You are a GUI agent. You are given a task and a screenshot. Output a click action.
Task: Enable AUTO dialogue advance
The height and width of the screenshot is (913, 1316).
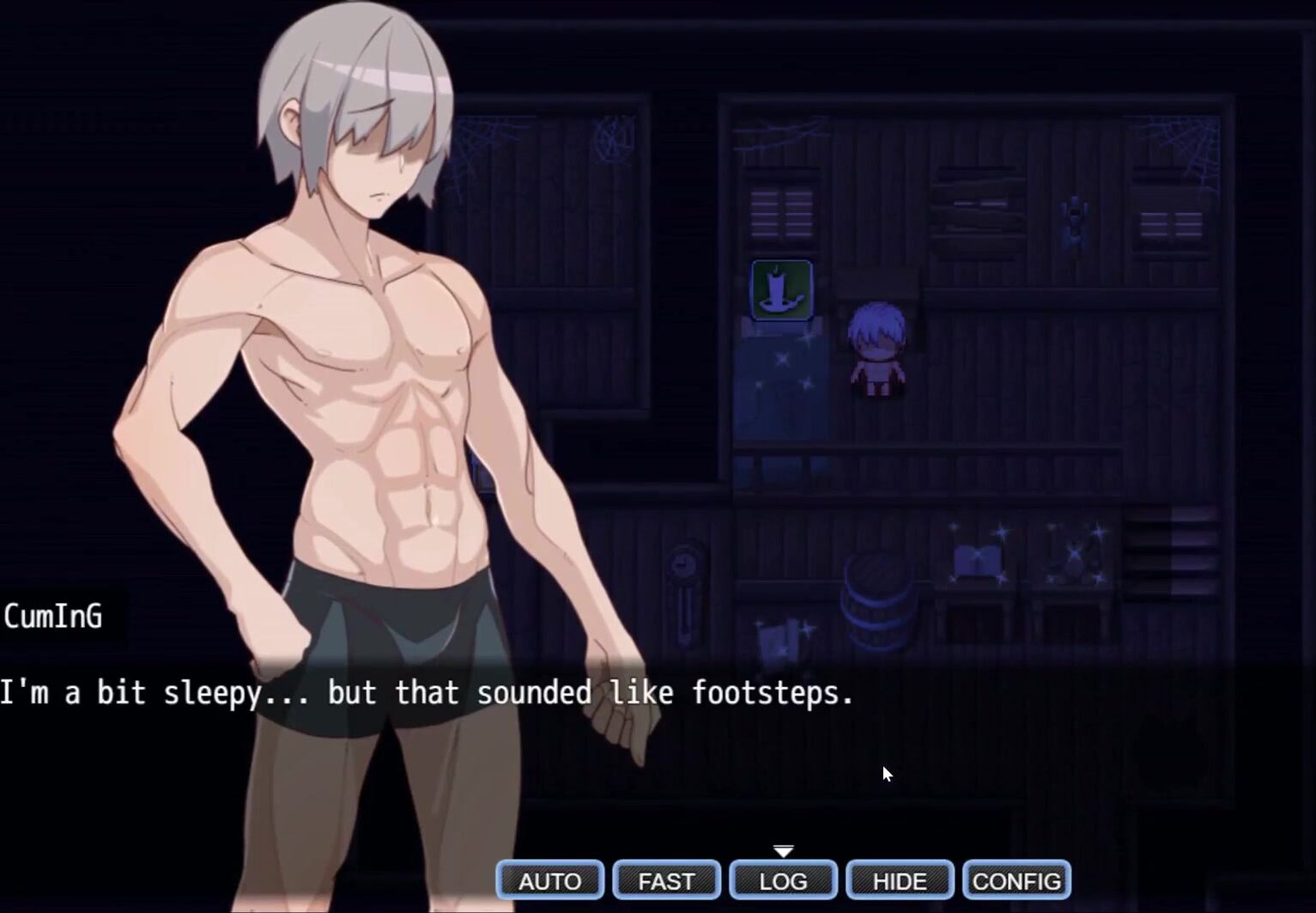(550, 880)
